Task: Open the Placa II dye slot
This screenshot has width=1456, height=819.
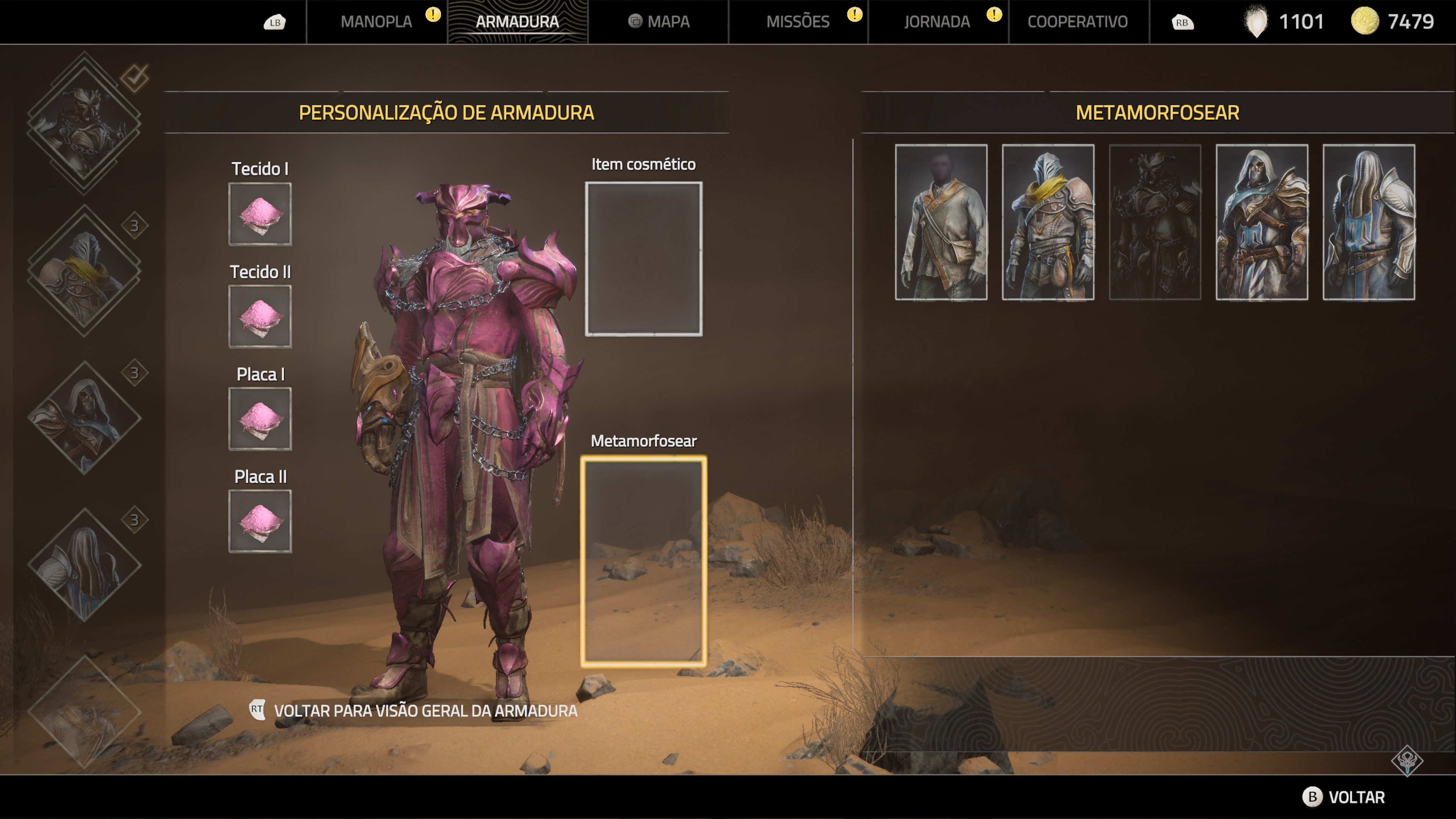Action: click(x=260, y=521)
